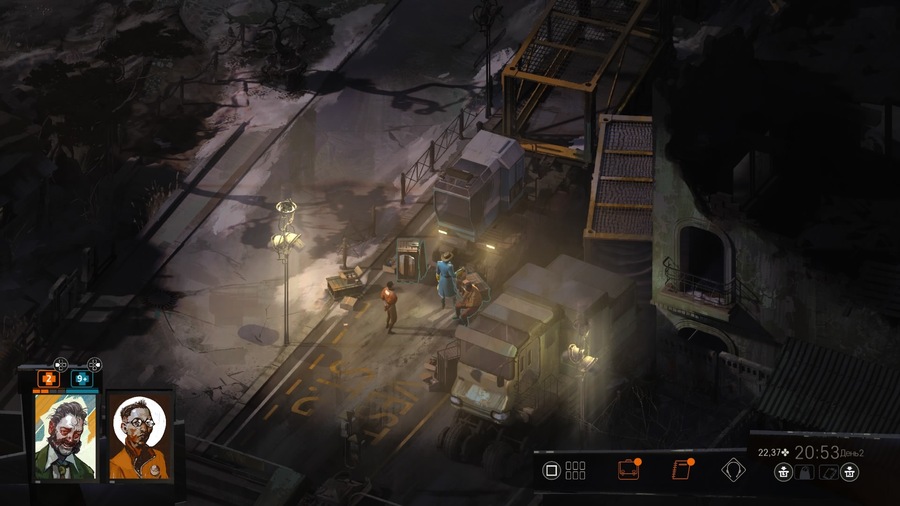The height and width of the screenshot is (506, 900).
Task: Open the character sheet grid icon
Action: coord(575,470)
